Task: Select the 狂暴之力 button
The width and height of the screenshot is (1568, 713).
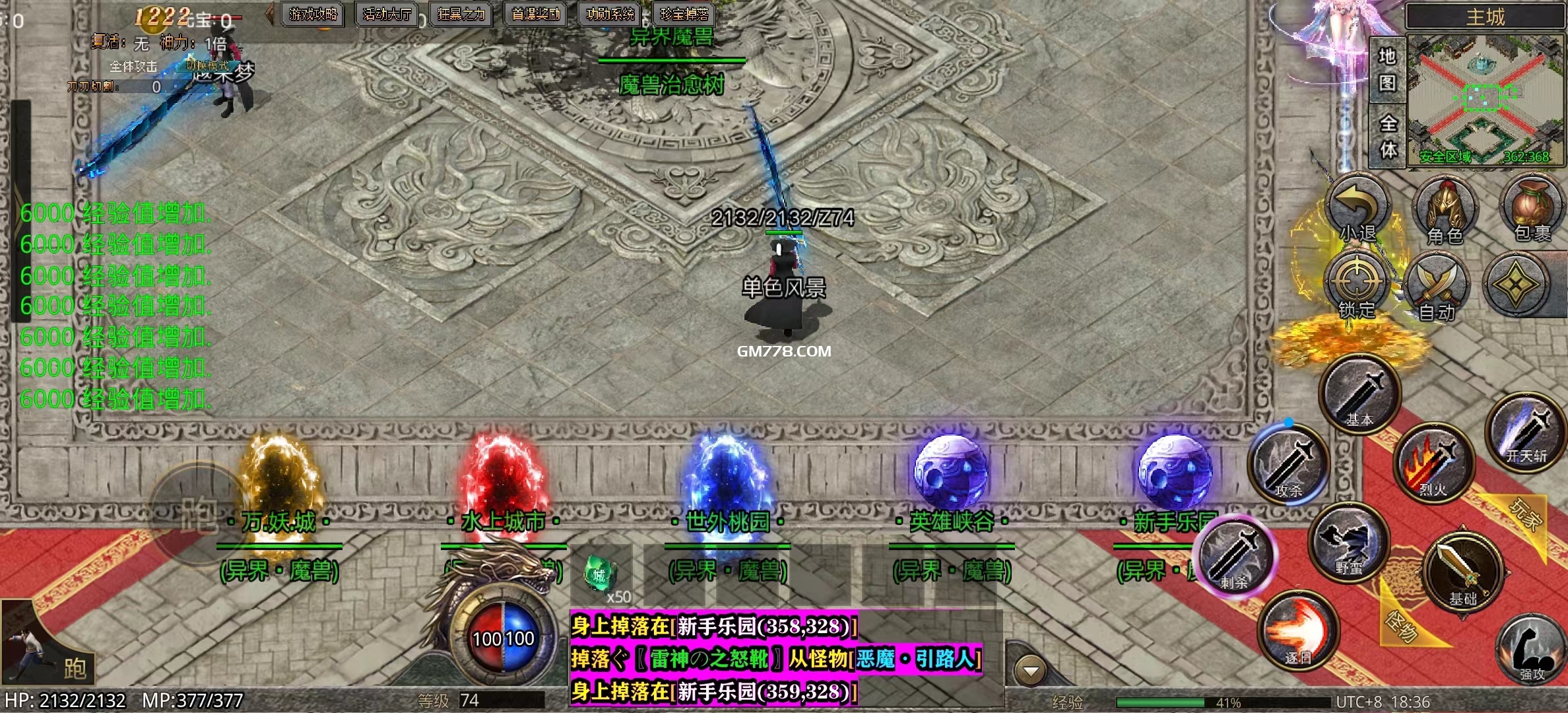Action: pos(461,14)
